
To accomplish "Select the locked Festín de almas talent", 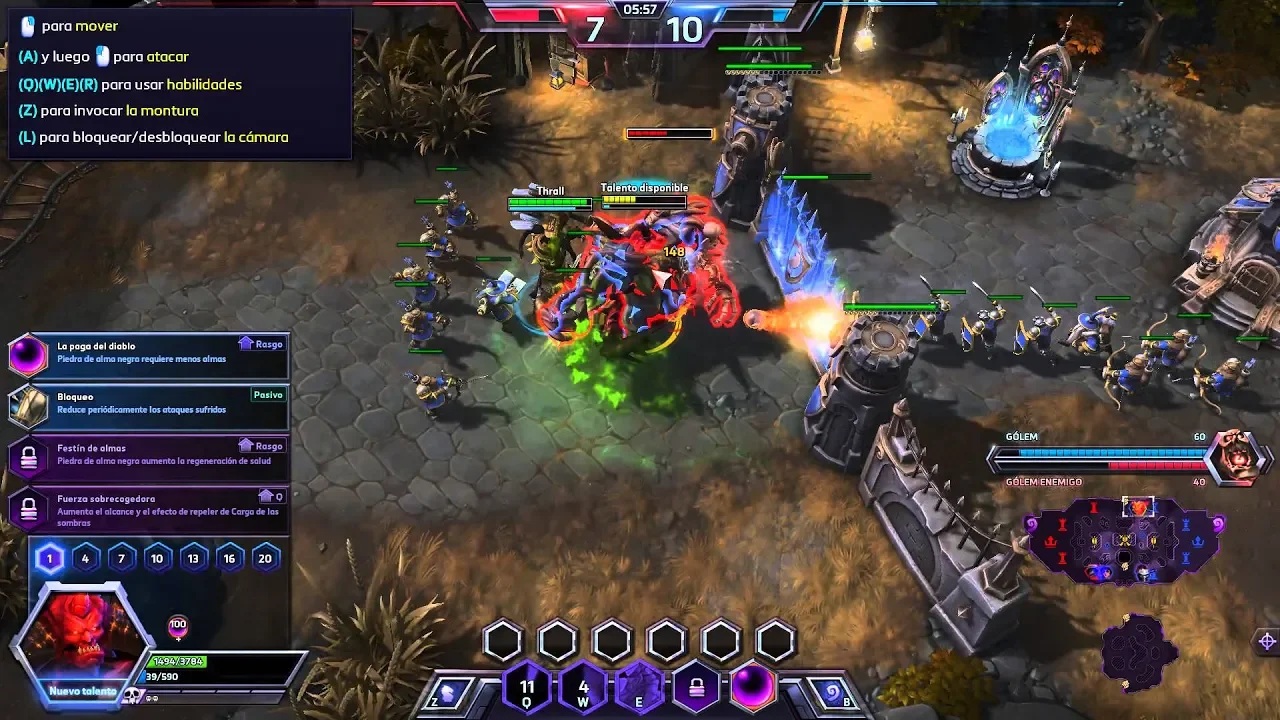I will (x=148, y=457).
